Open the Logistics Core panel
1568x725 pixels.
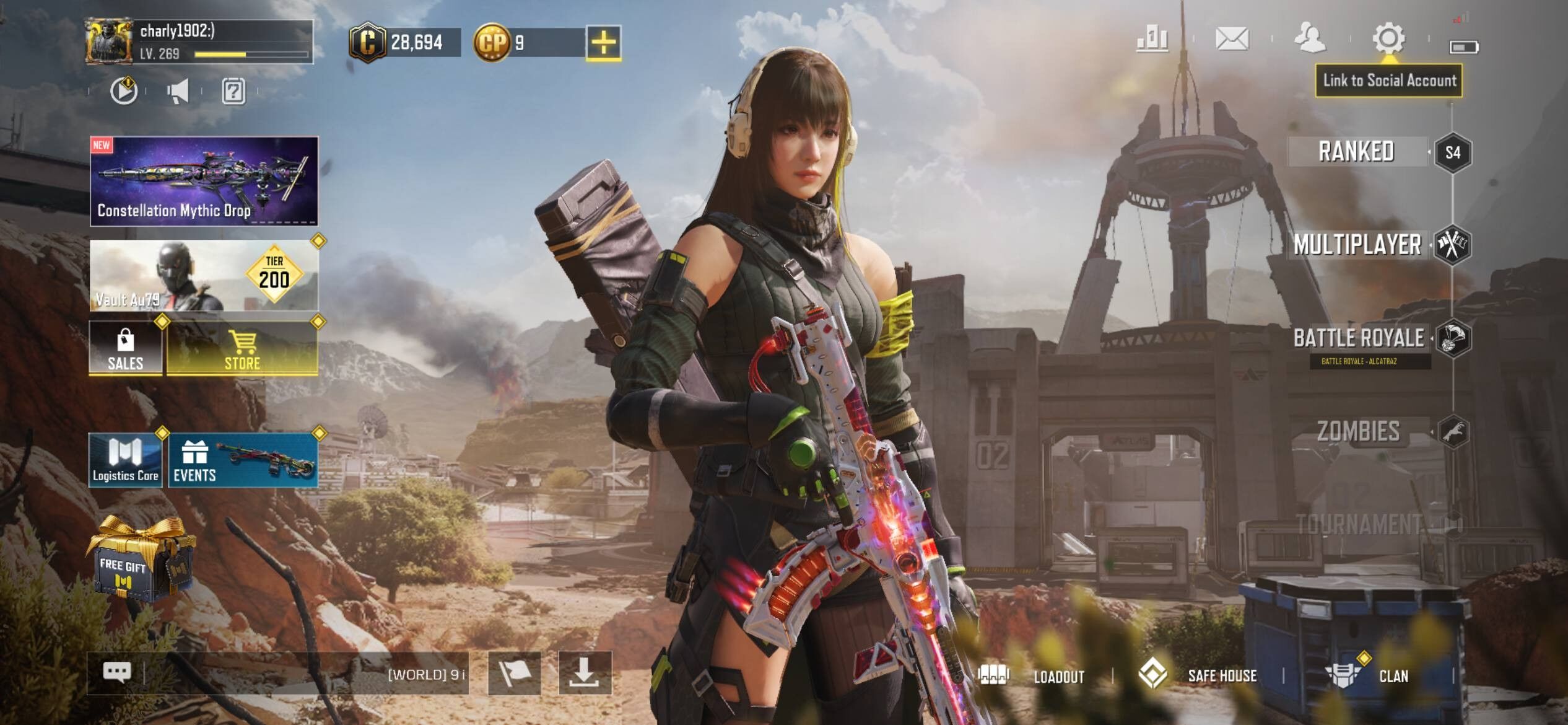coord(126,460)
